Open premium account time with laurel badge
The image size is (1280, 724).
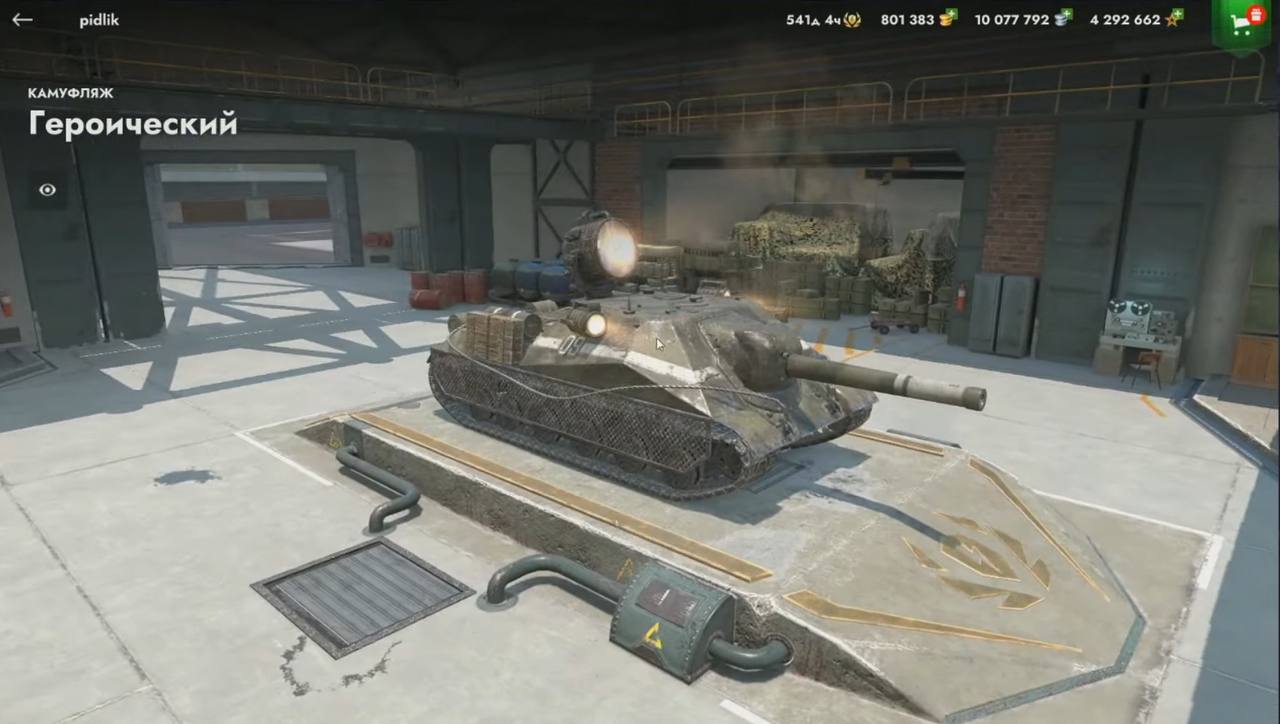851,20
